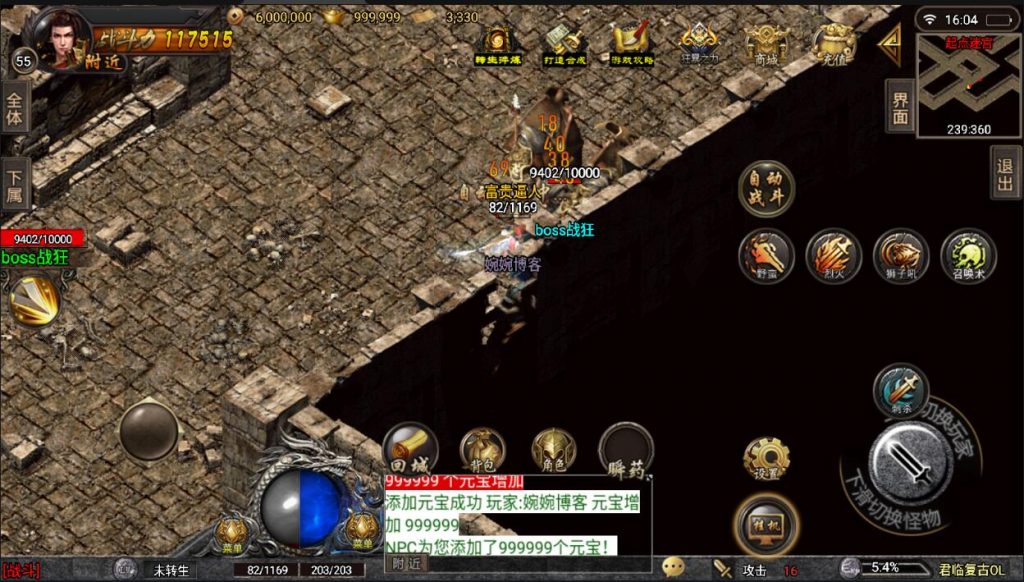1024x582 pixels.
Task: Open the 背包 backpack
Action: 482,449
